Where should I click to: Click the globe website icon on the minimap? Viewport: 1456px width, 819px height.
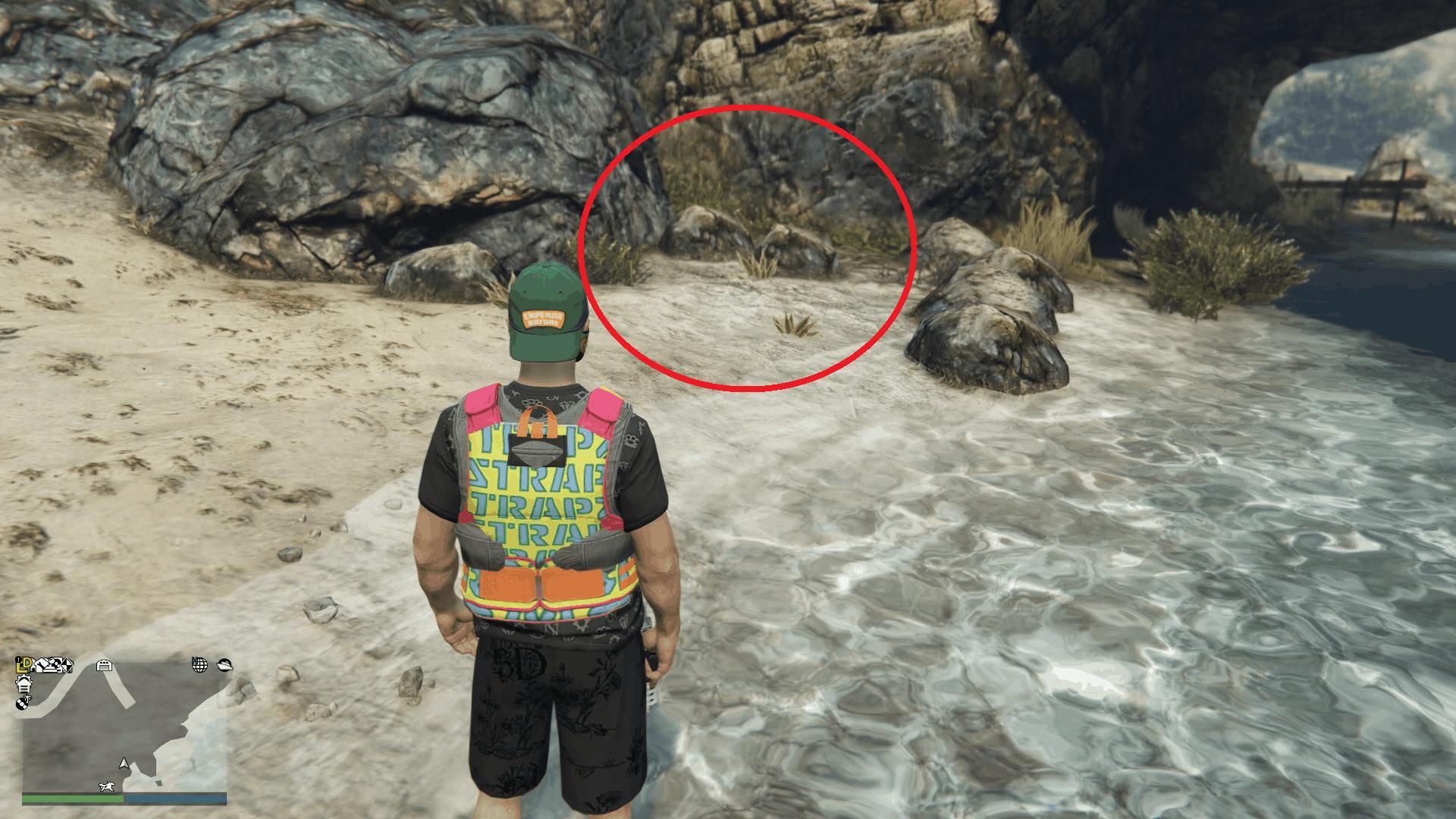coord(199,666)
